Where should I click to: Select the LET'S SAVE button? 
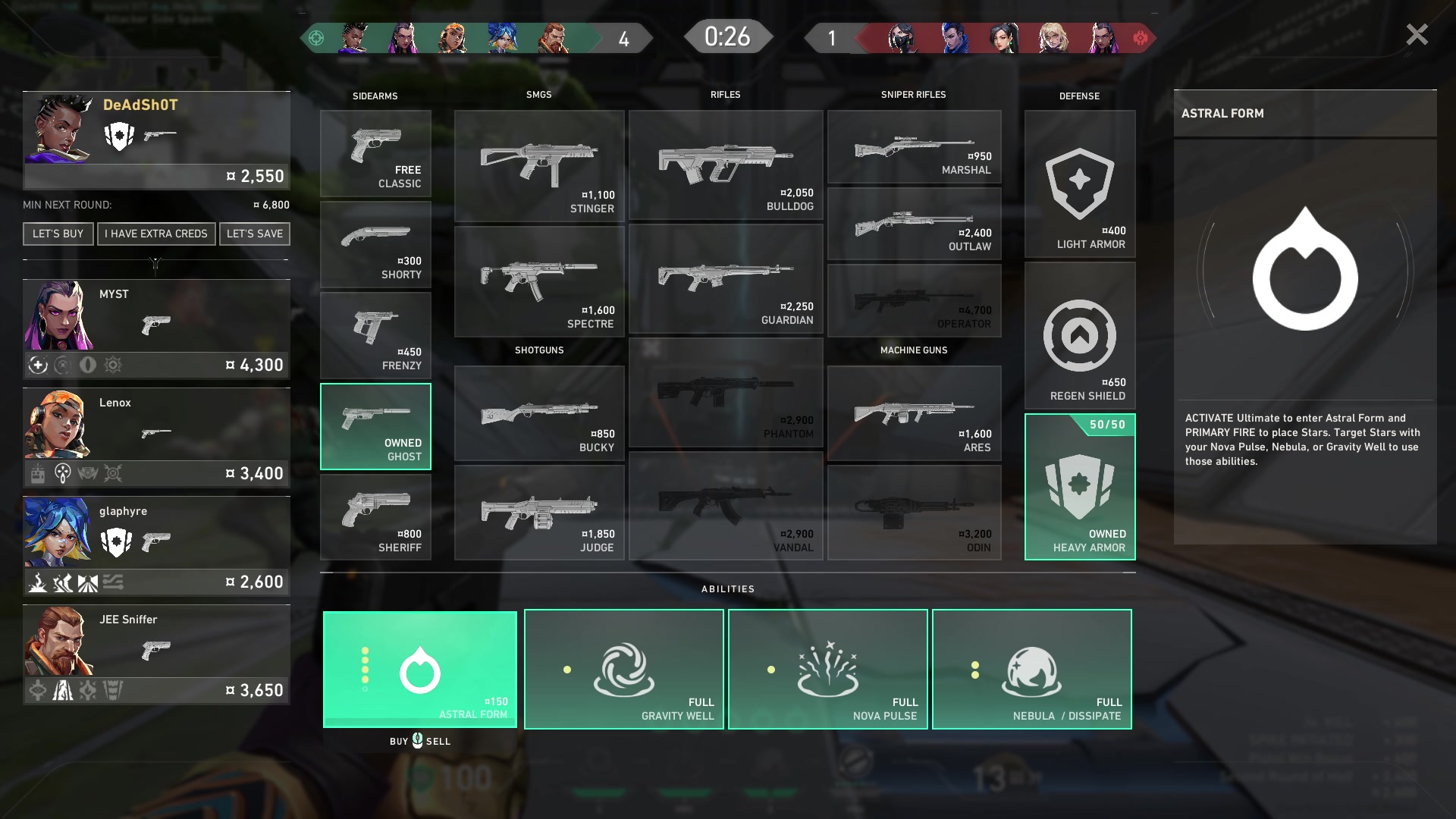tap(255, 234)
